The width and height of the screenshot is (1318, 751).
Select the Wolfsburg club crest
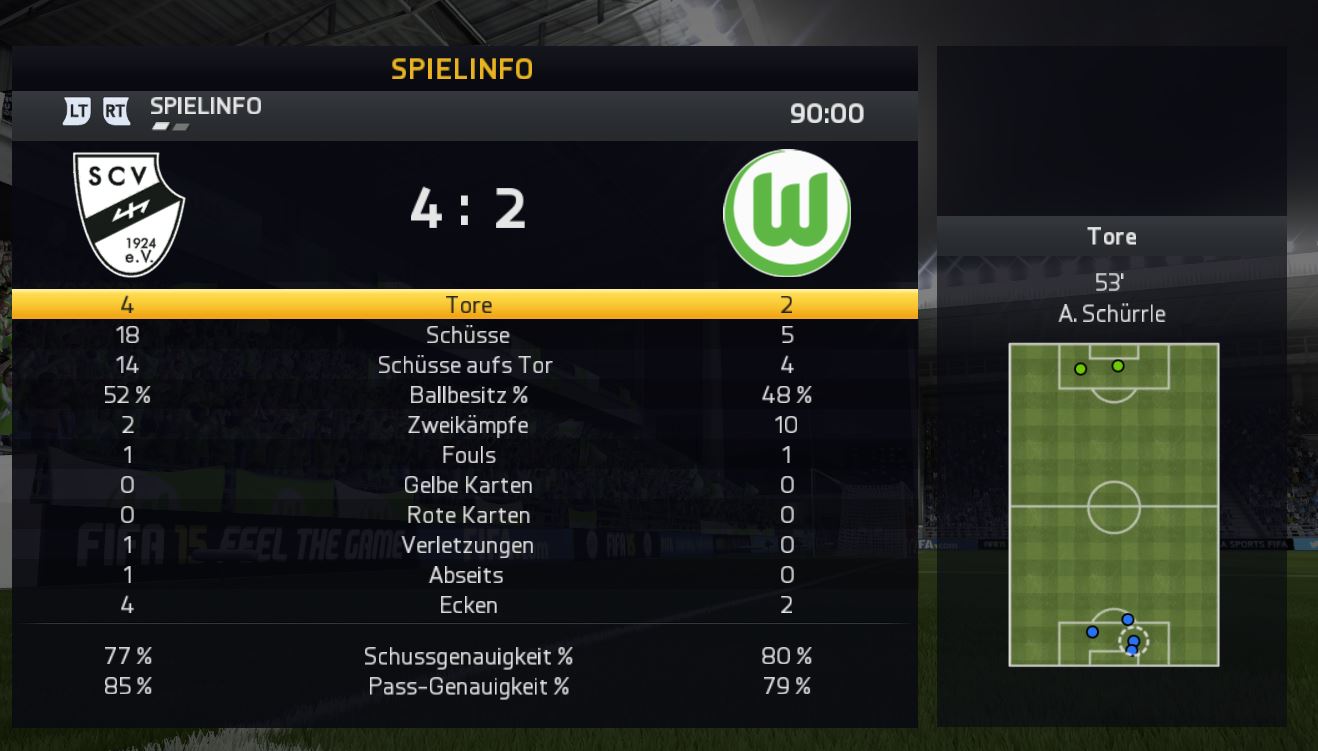coord(786,212)
